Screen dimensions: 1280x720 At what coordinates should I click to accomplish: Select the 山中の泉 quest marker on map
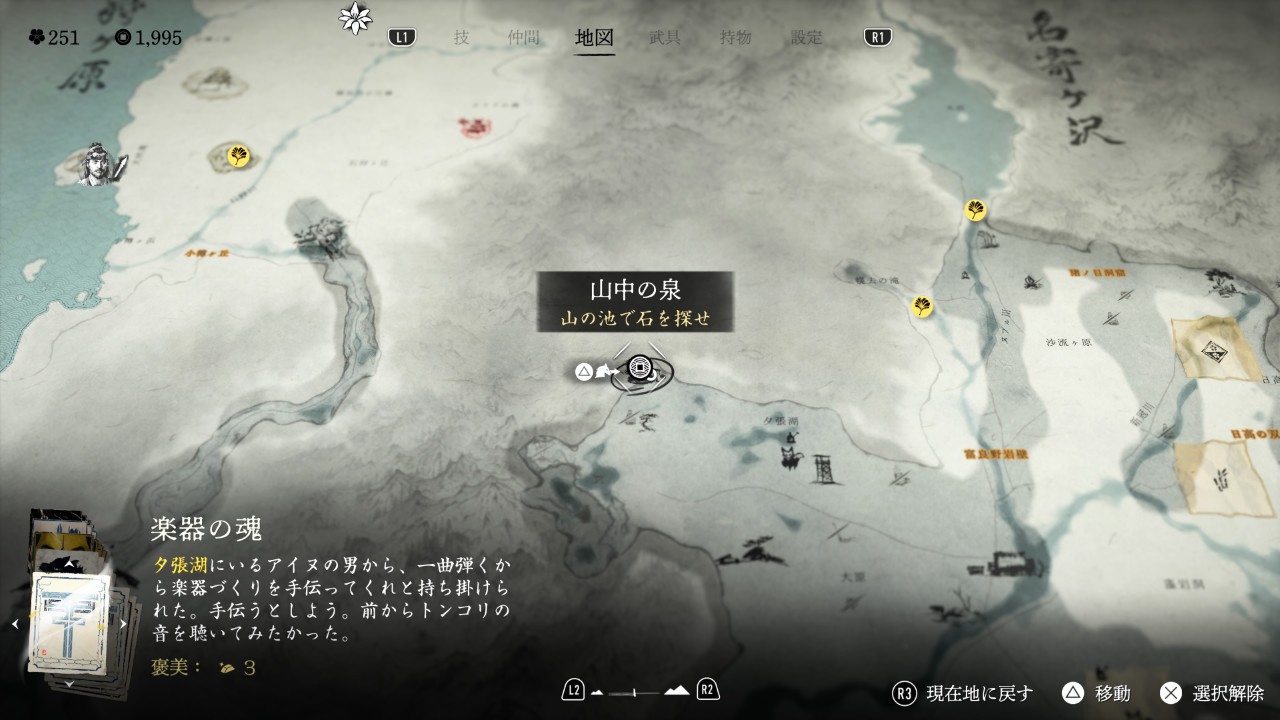click(640, 371)
